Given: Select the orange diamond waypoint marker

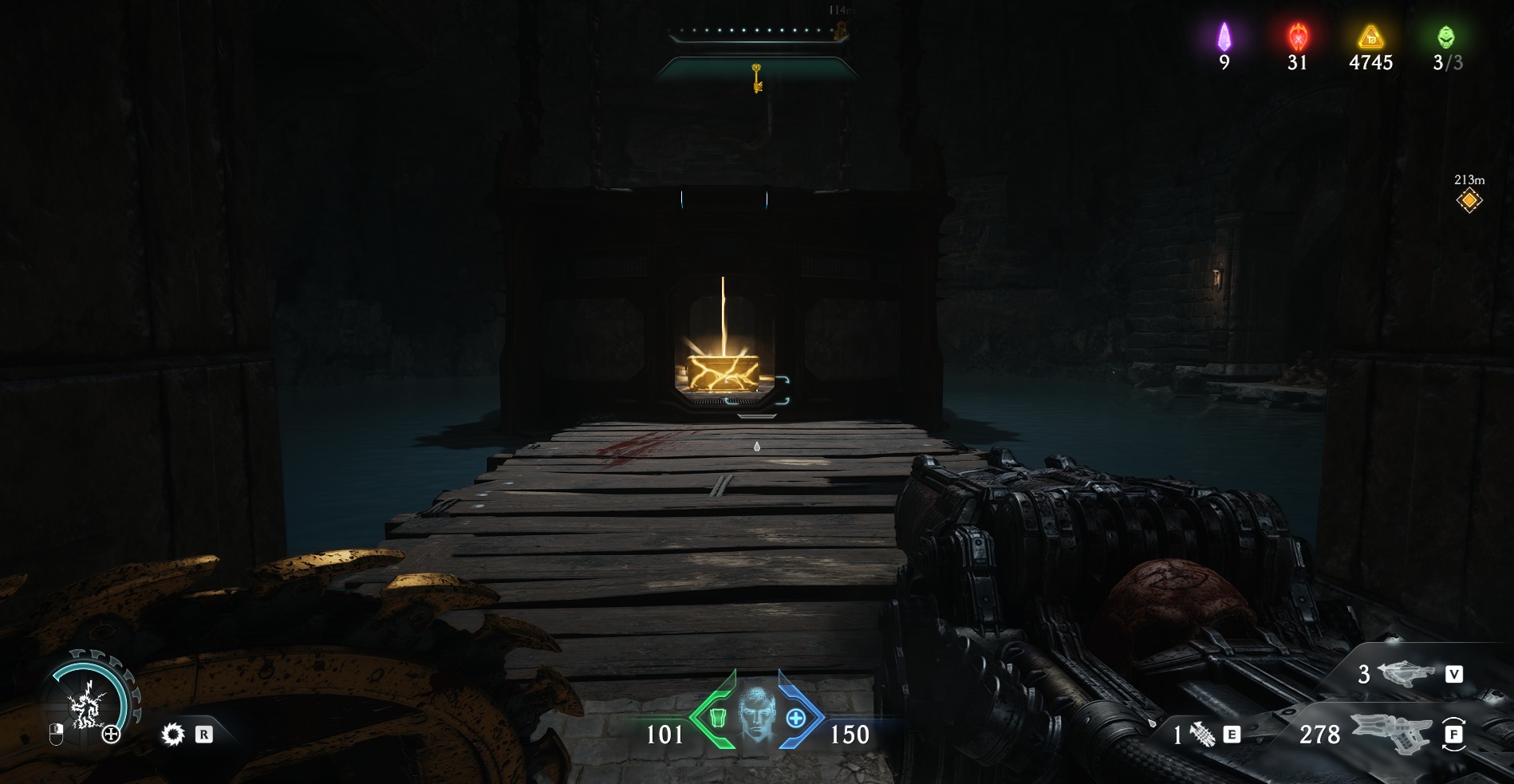Looking at the screenshot, I should pos(1469,201).
